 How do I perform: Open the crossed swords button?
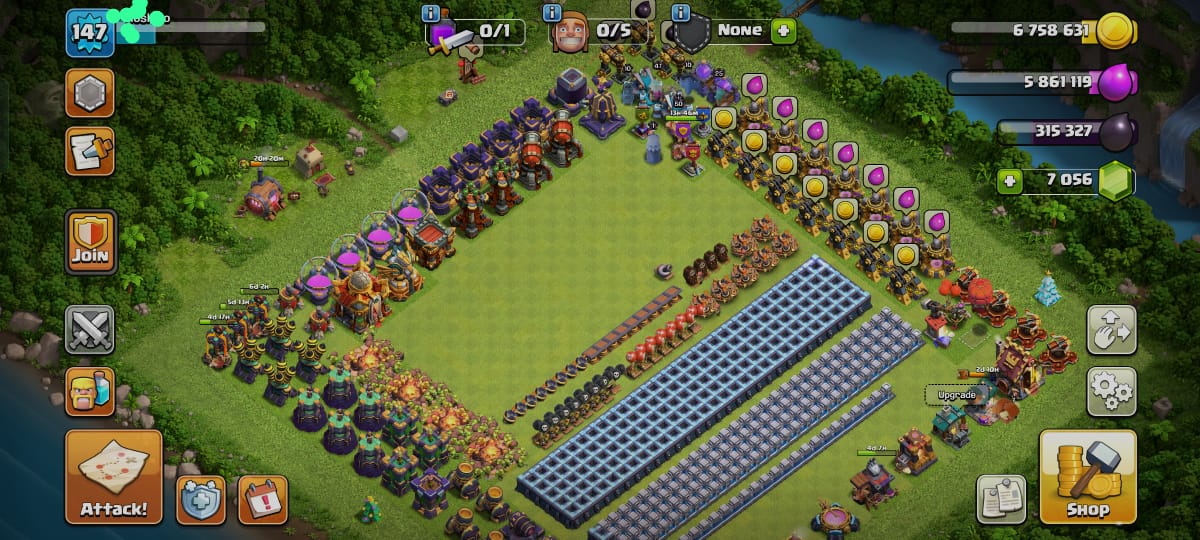[90, 330]
